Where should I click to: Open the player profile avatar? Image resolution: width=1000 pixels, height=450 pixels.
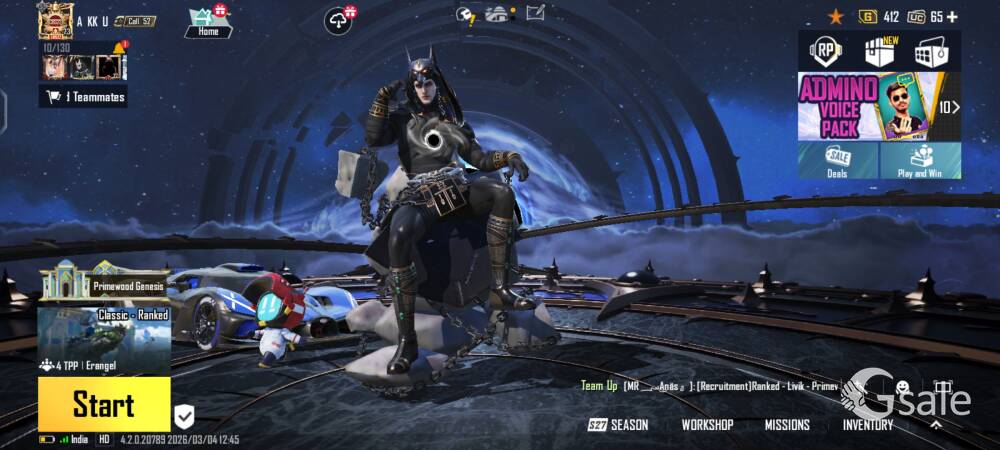coord(56,20)
